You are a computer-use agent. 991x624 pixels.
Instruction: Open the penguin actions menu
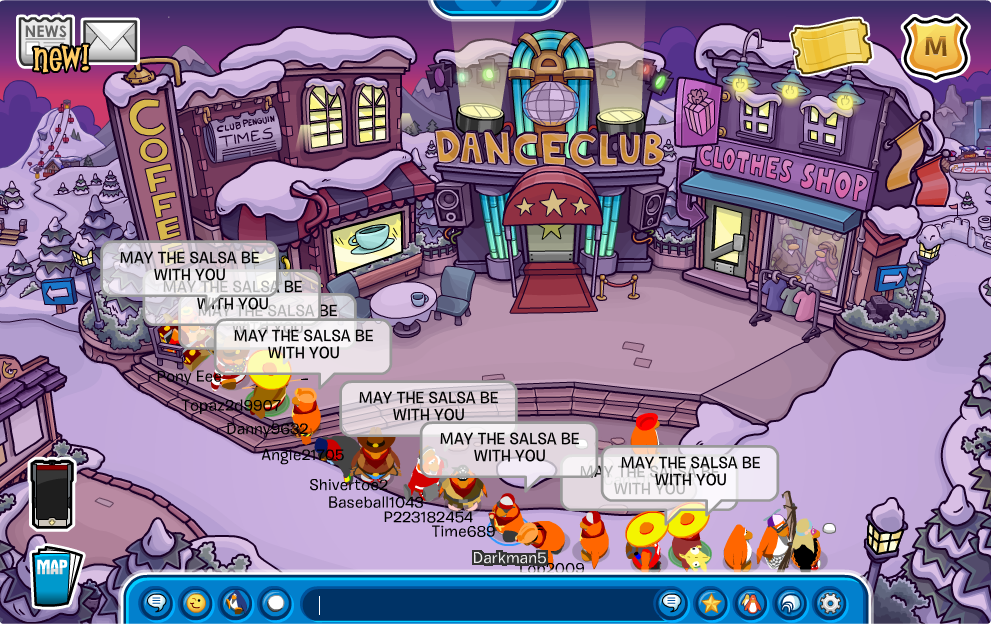[x=235, y=603]
